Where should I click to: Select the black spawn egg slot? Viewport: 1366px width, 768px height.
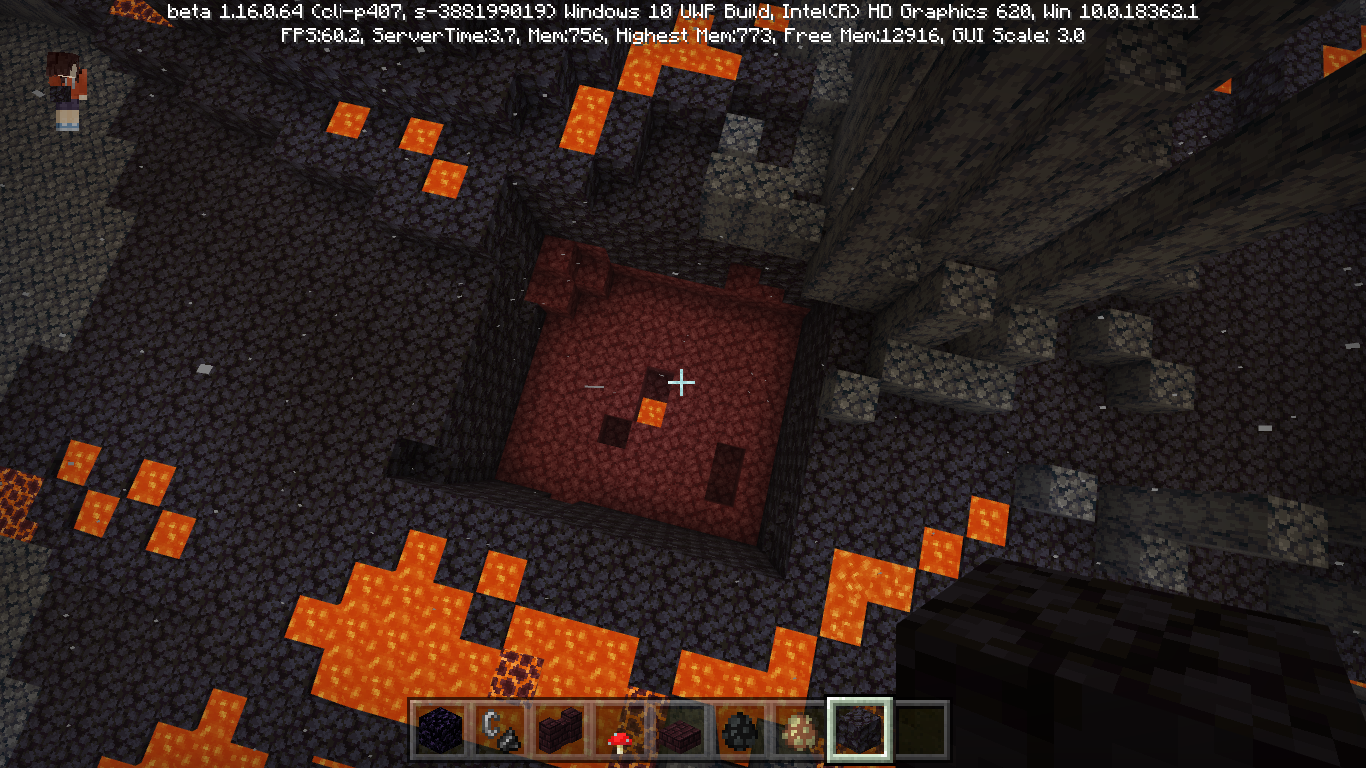coord(740,730)
